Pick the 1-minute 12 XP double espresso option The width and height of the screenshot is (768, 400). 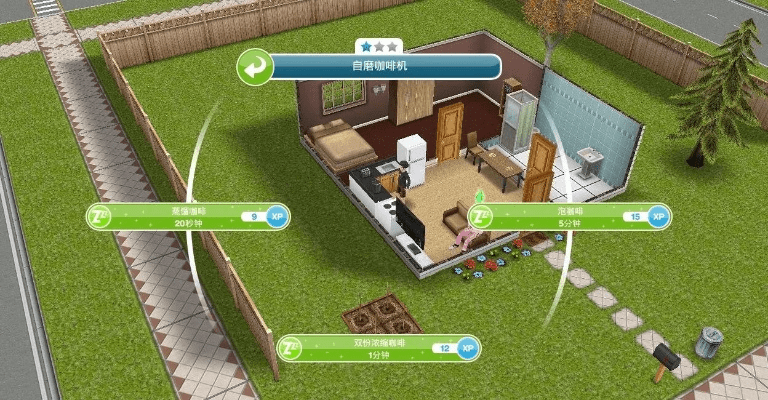(378, 349)
